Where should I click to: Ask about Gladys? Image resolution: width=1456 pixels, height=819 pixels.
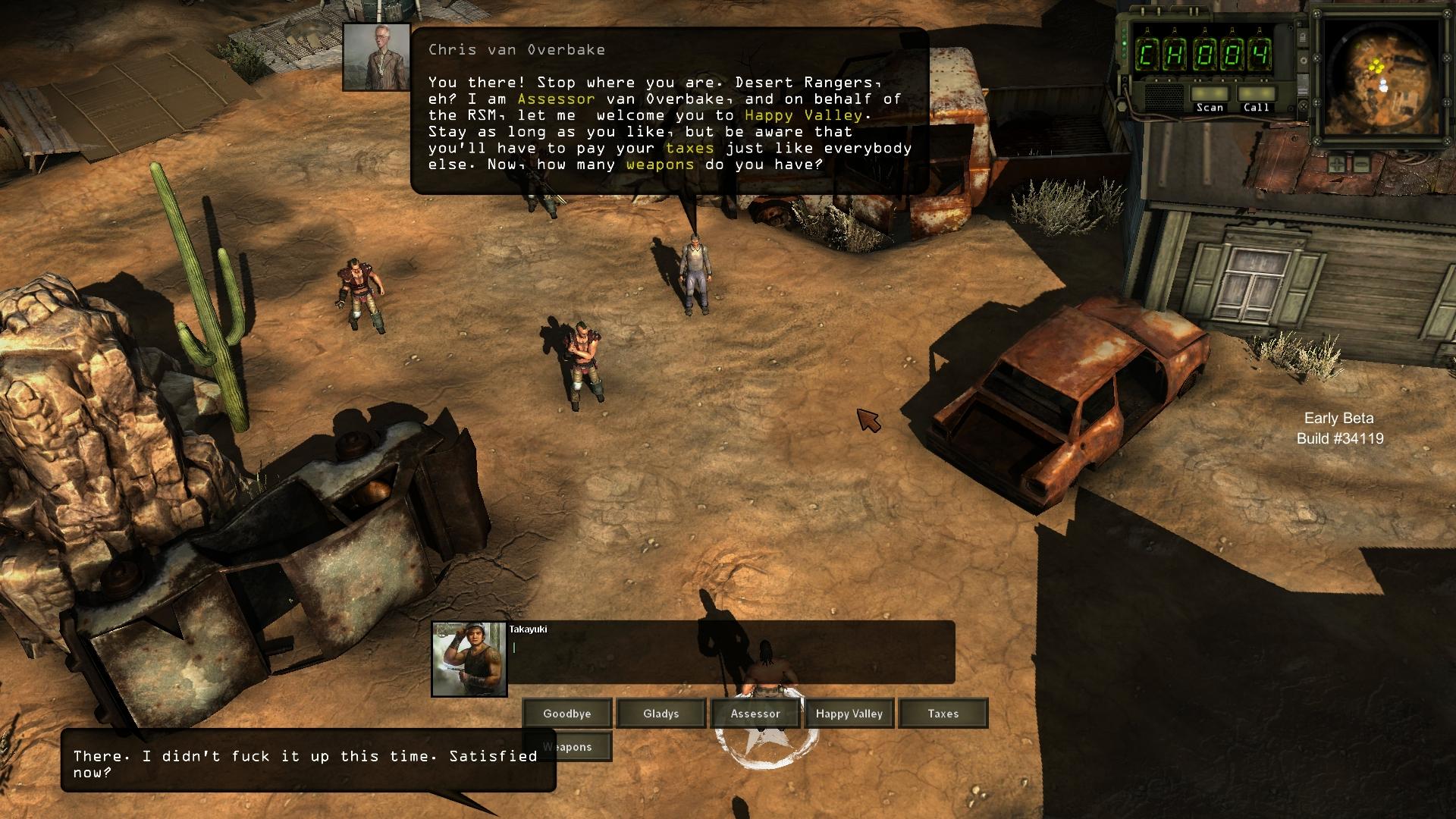tap(661, 714)
